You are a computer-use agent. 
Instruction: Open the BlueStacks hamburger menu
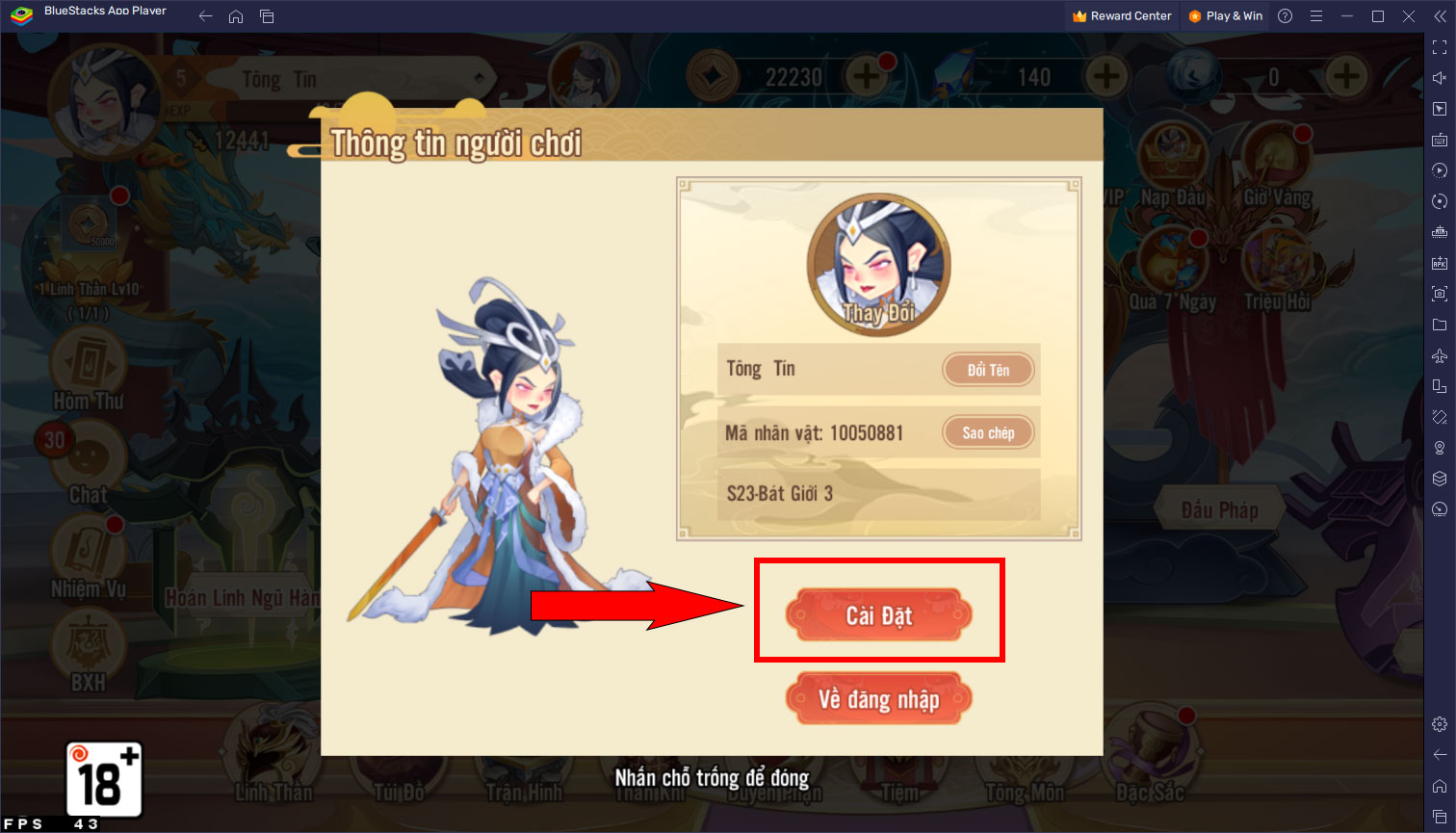click(x=1315, y=15)
